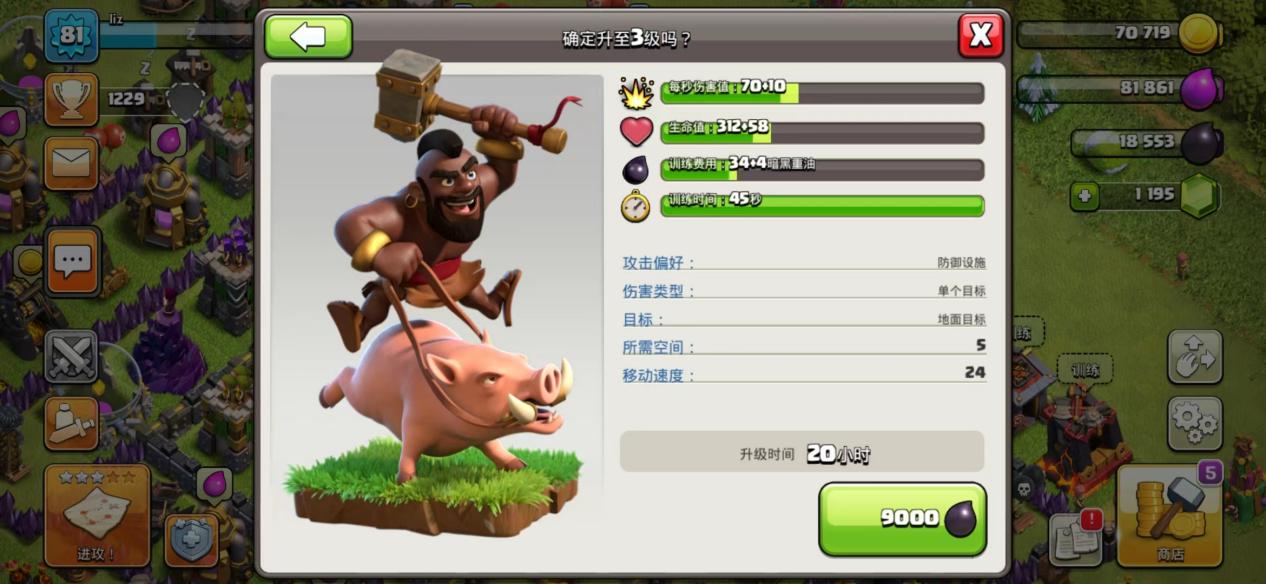This screenshot has width=1266, height=584.
Task: Open the news clipboard with red alert
Action: (x=1075, y=538)
